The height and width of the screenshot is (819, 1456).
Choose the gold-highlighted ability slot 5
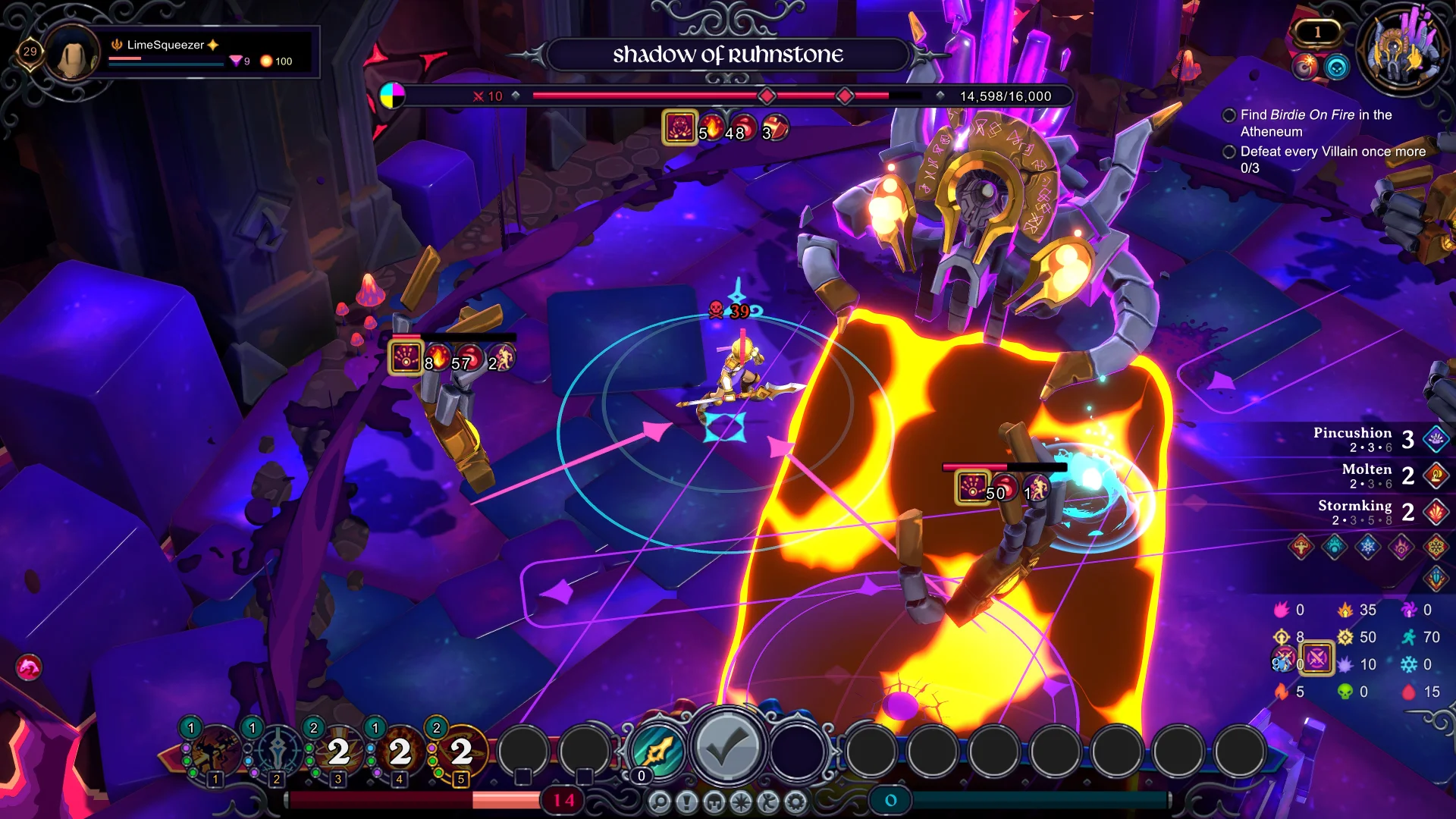461,752
